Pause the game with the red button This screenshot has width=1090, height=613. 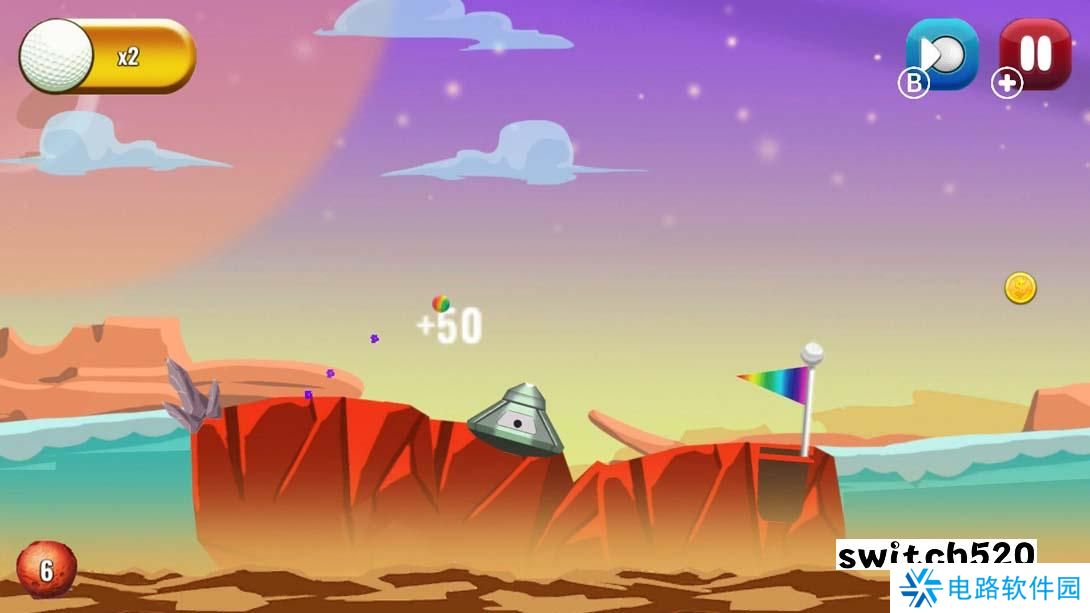(1036, 54)
